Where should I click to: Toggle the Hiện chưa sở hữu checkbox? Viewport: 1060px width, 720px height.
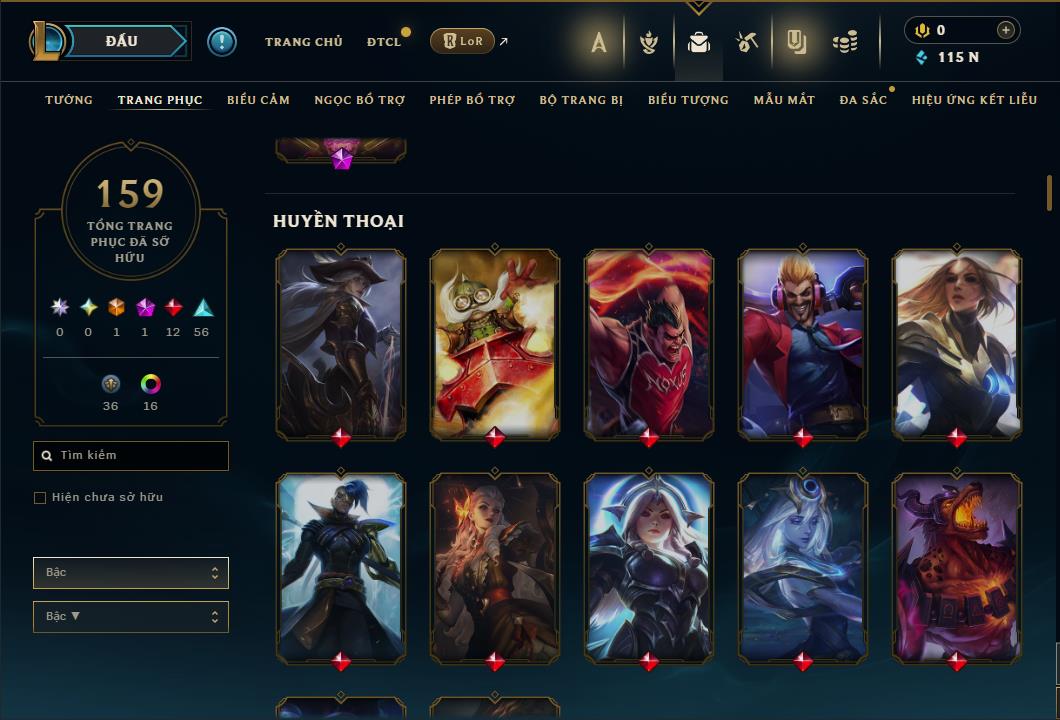[x=40, y=498]
